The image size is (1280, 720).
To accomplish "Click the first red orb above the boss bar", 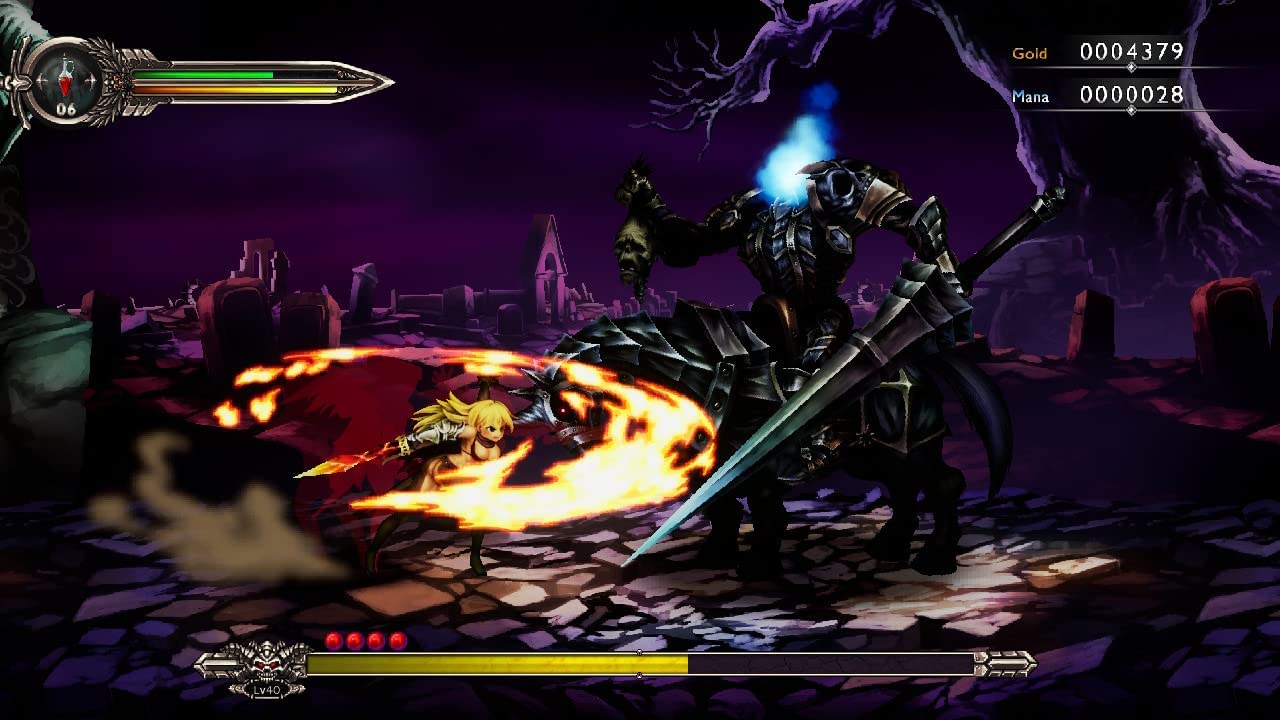I will click(x=333, y=639).
